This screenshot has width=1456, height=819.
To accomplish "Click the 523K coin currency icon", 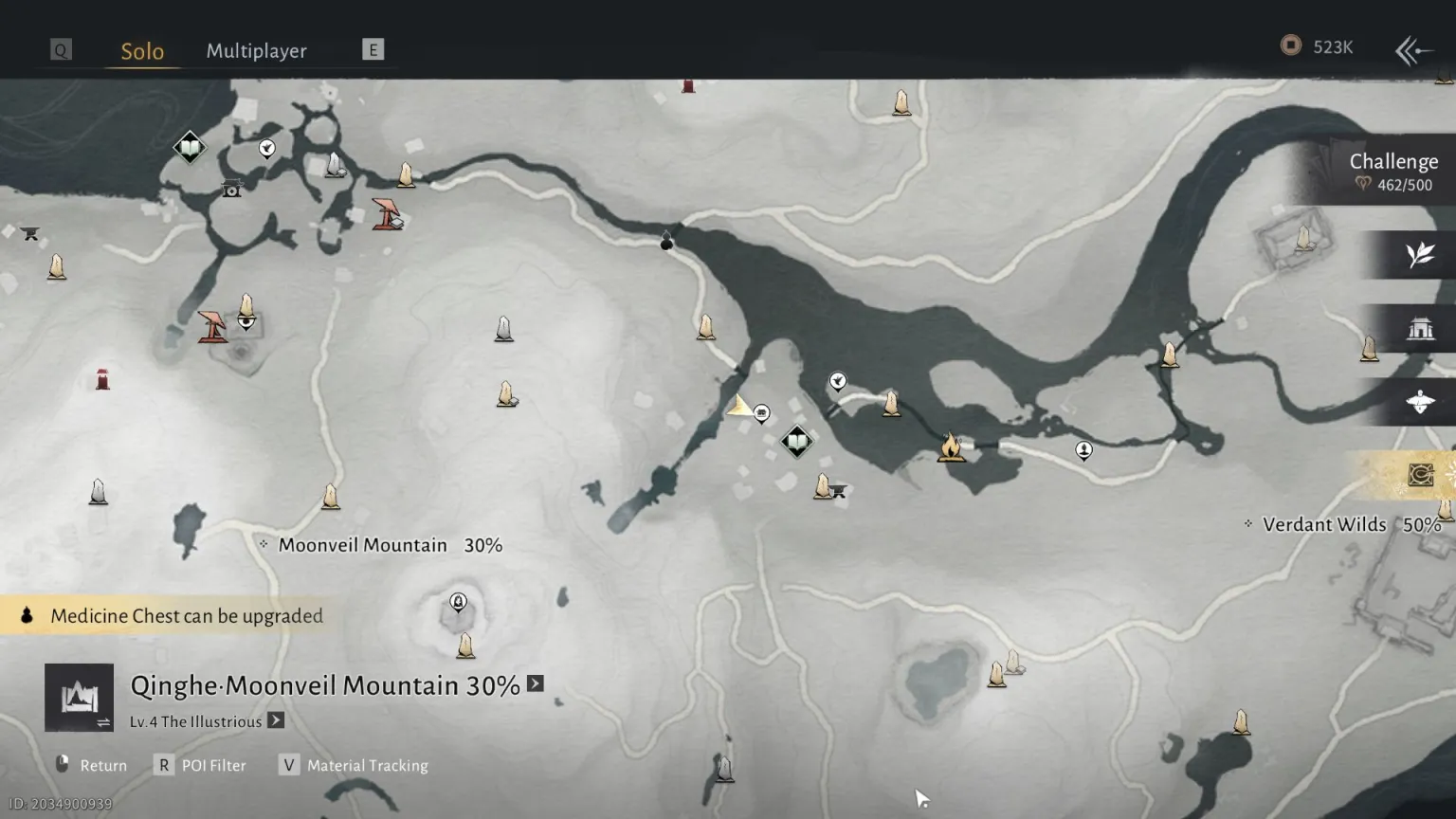I will point(1290,45).
